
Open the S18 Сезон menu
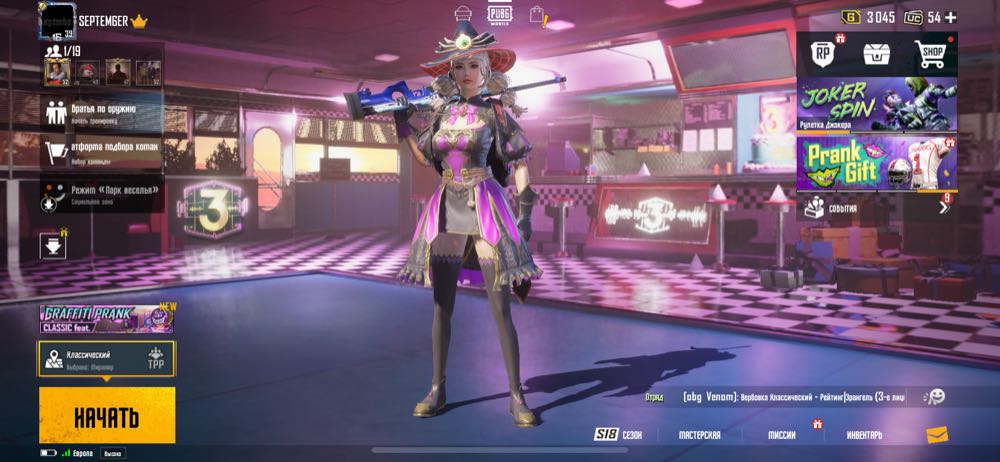(618, 435)
